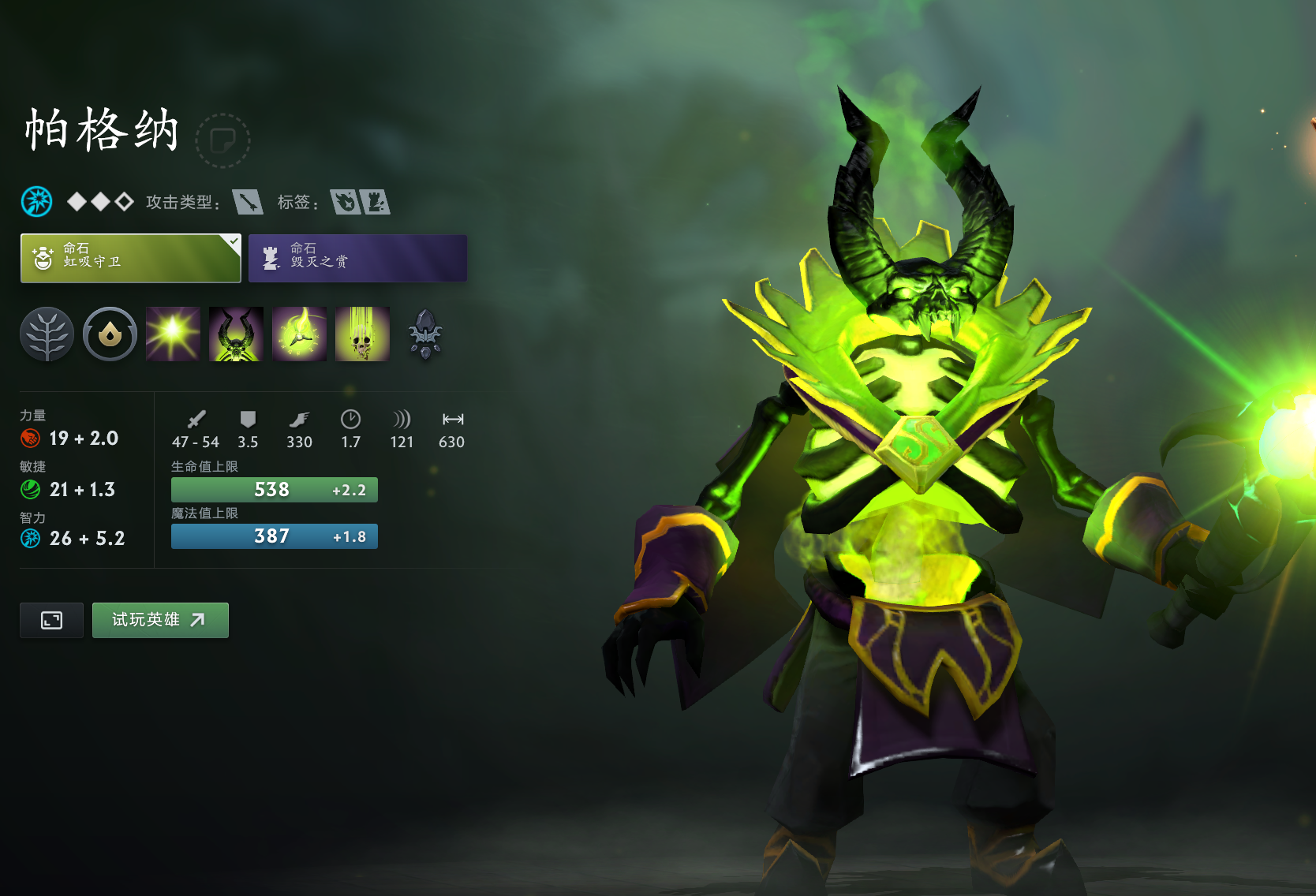Click the dark Aghanim's upgrade icon after the abilities
Image resolution: width=1316 pixels, height=896 pixels.
tap(424, 334)
